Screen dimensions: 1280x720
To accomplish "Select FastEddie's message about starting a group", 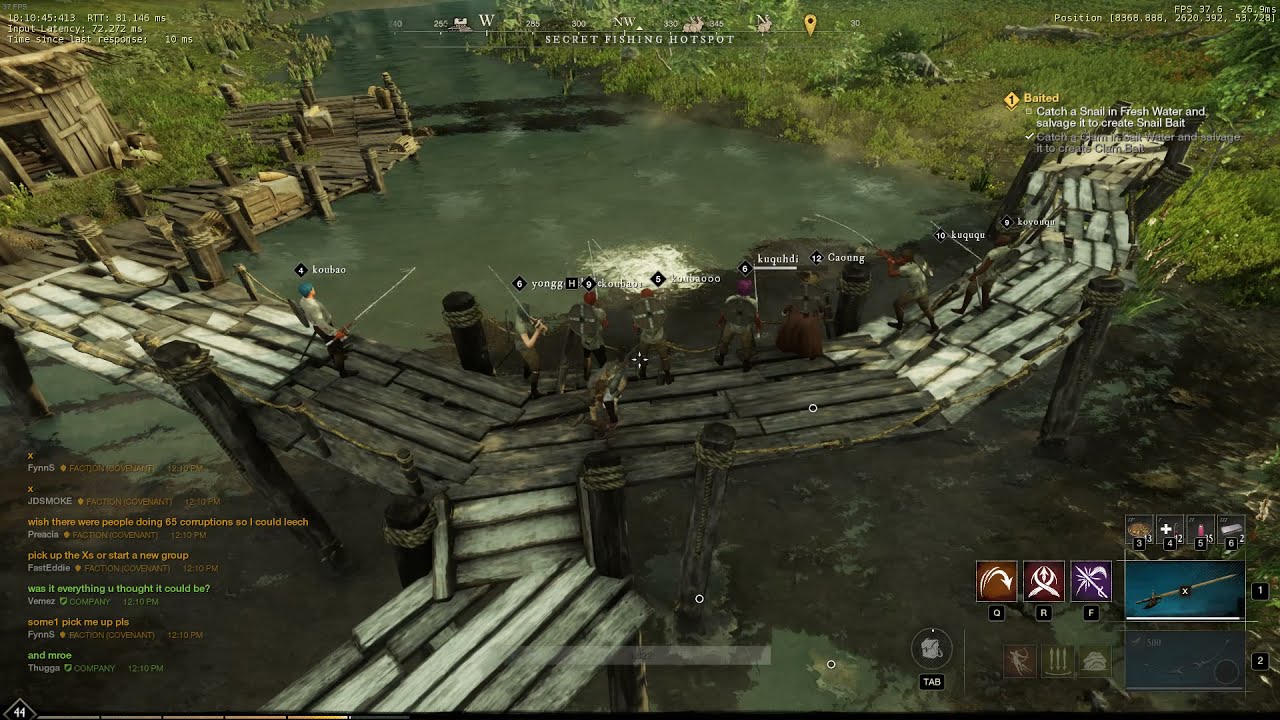I will [x=108, y=555].
